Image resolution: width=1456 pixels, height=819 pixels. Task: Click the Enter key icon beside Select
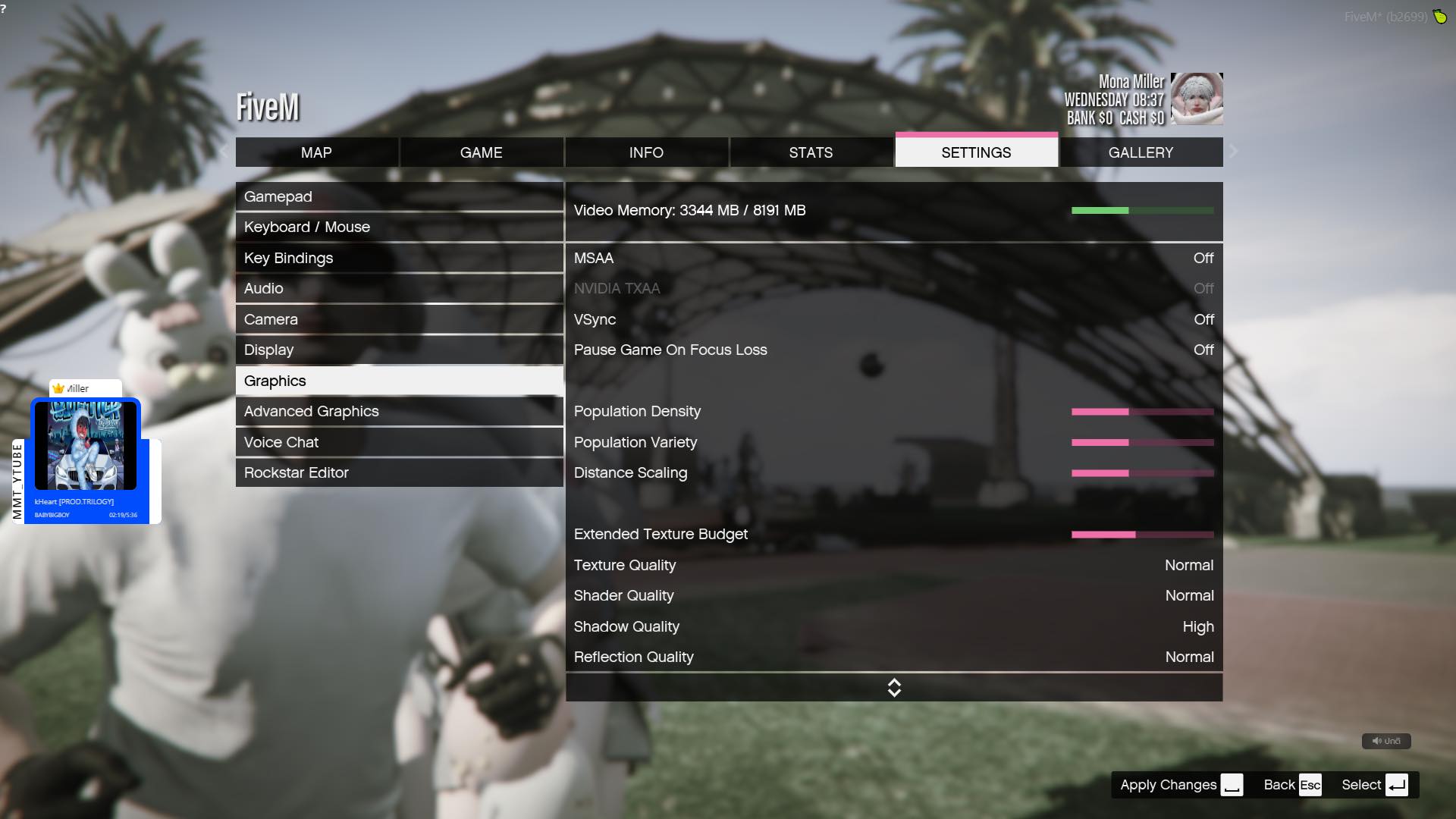click(x=1398, y=785)
